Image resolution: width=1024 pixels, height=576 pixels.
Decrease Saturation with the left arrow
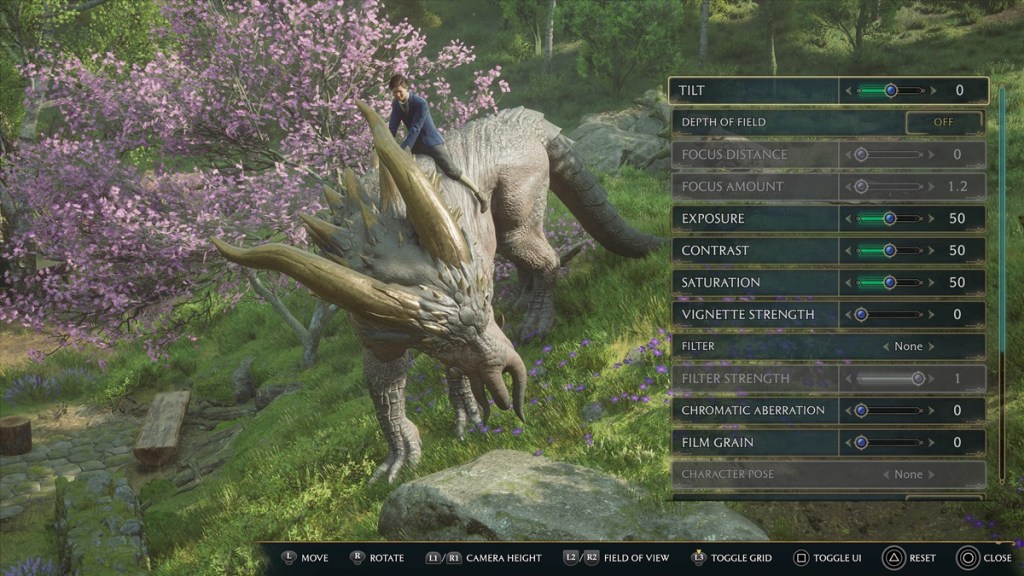coord(849,282)
